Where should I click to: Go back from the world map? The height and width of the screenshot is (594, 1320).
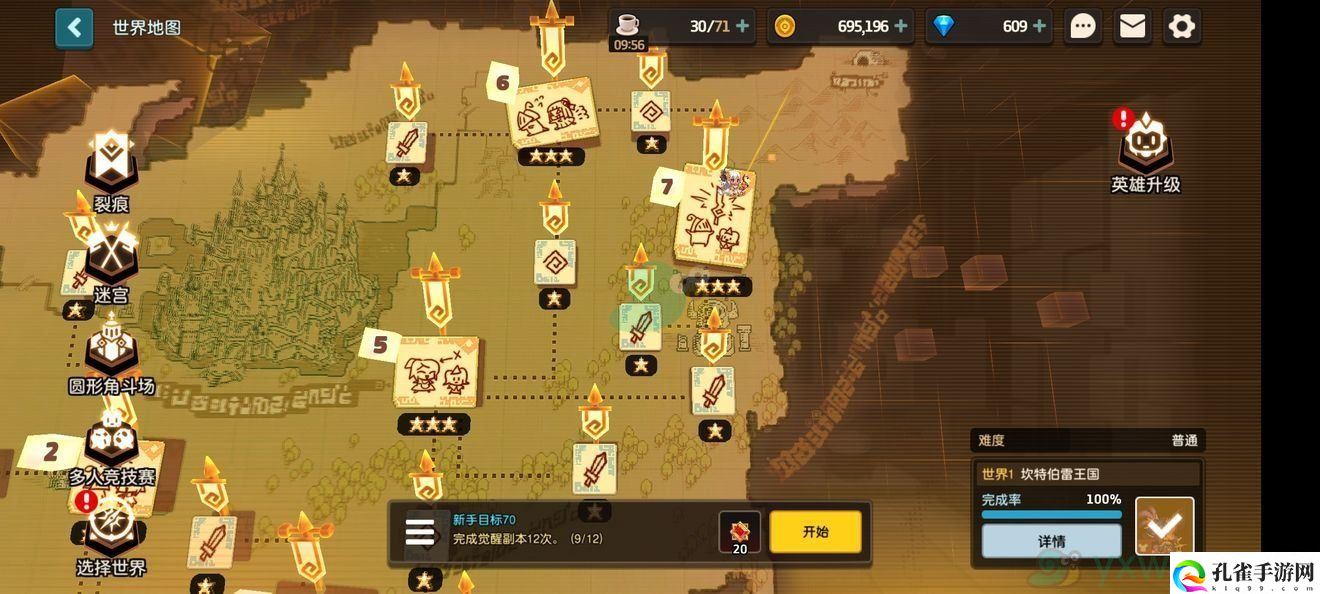74,28
